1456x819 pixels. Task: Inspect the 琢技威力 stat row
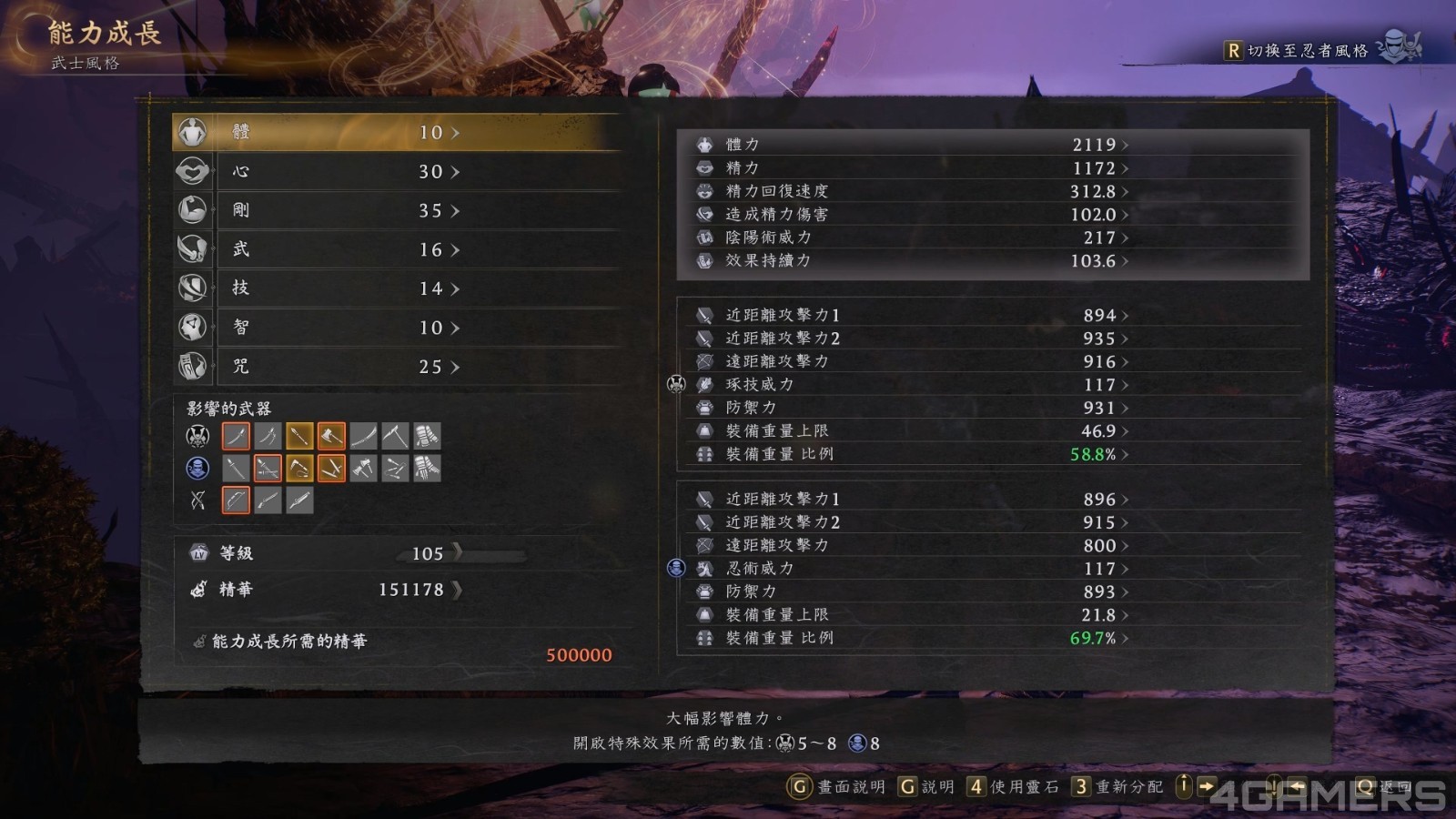[x=910, y=385]
